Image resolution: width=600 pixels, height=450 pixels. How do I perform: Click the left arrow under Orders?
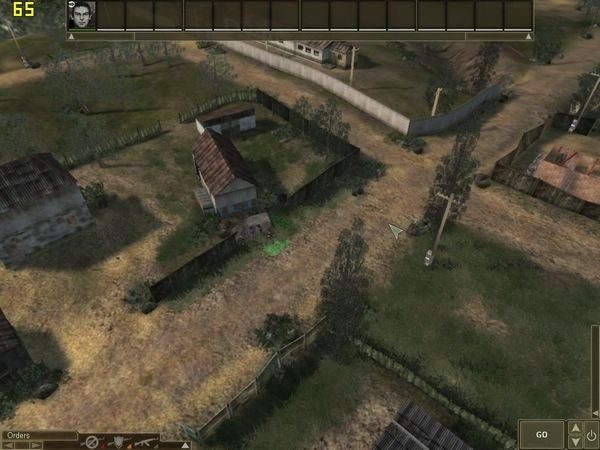(8, 445)
